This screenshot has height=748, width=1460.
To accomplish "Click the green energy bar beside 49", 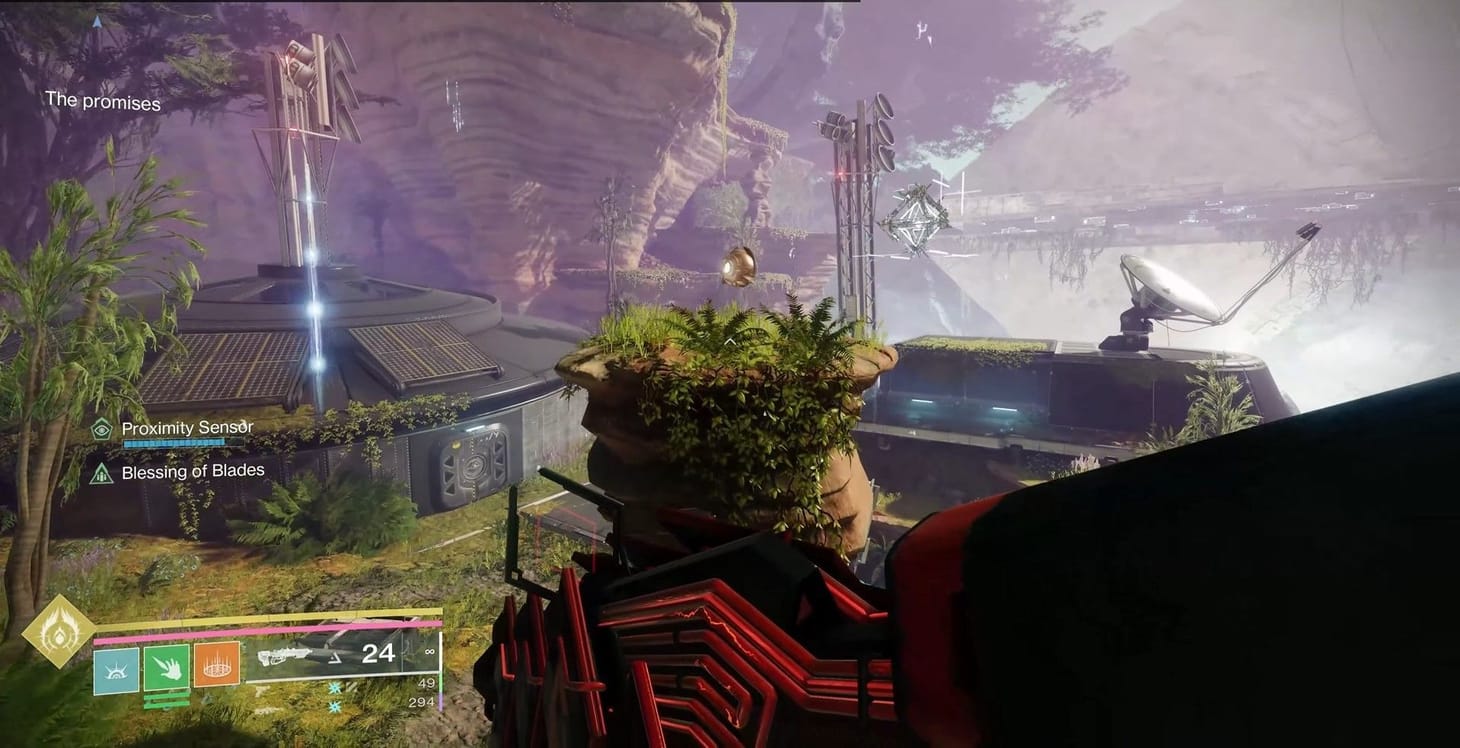I will pos(441,682).
